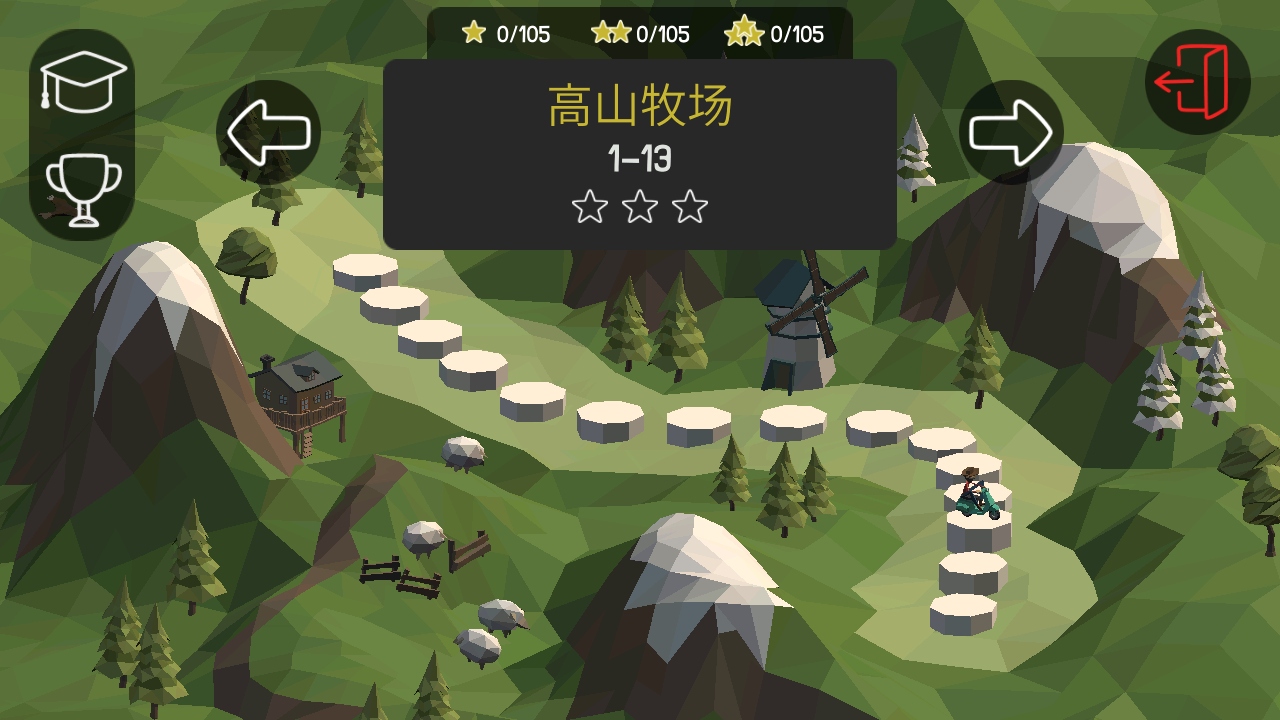
Task: Open the graduation cap tutorial menu
Action: coord(83,82)
